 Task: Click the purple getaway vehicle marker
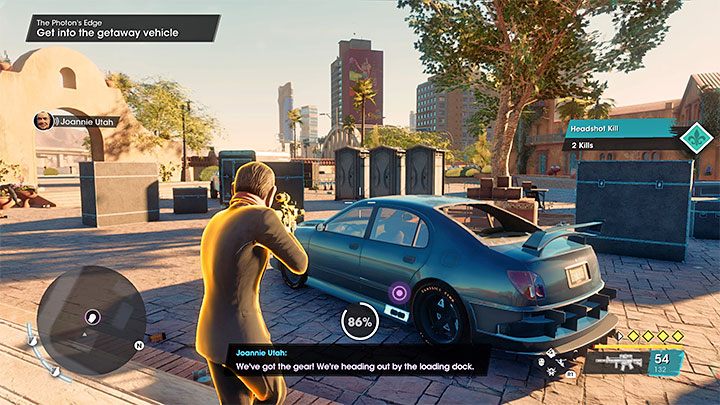tap(399, 293)
